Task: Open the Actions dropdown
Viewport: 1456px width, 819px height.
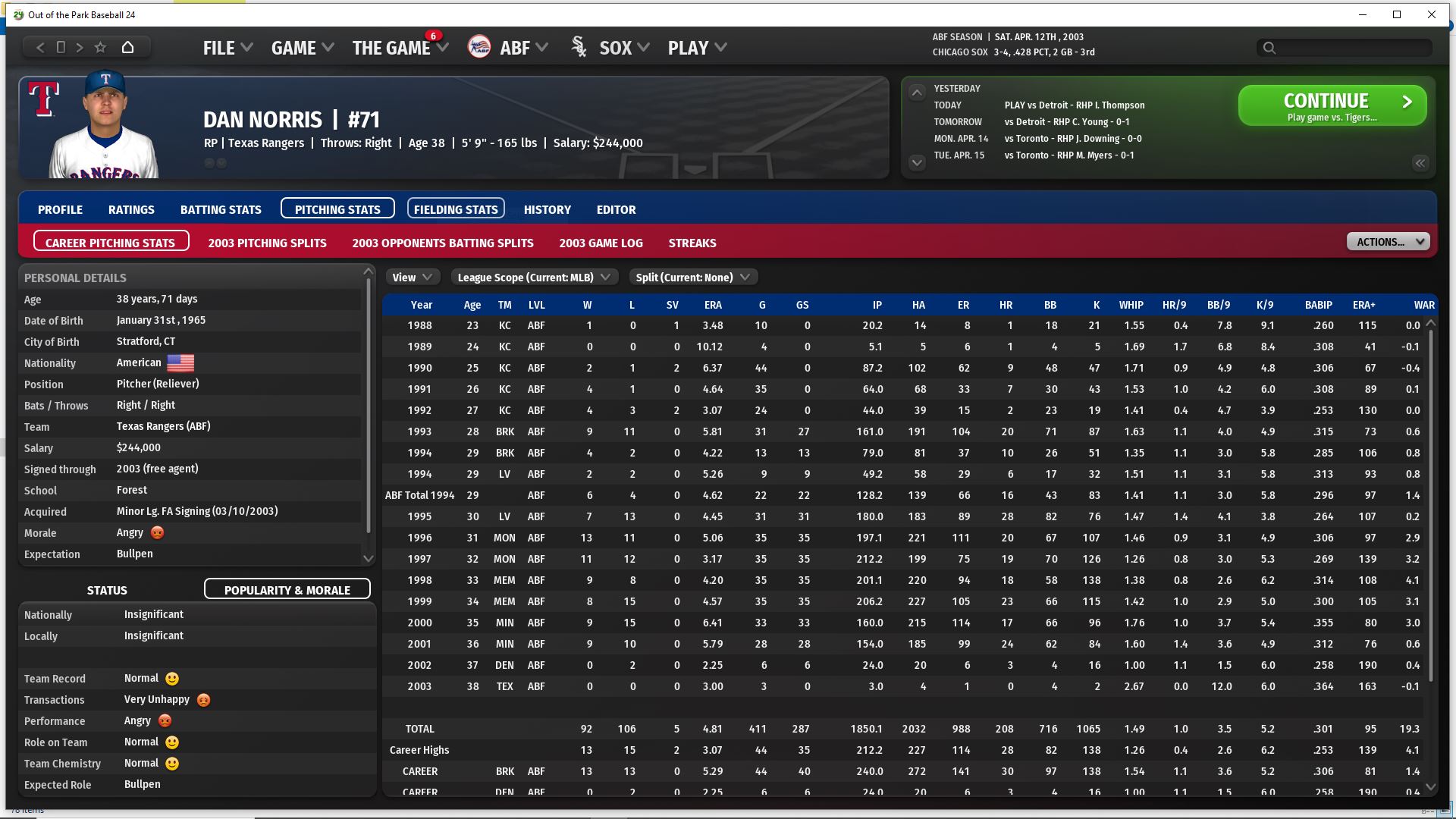Action: click(1388, 242)
